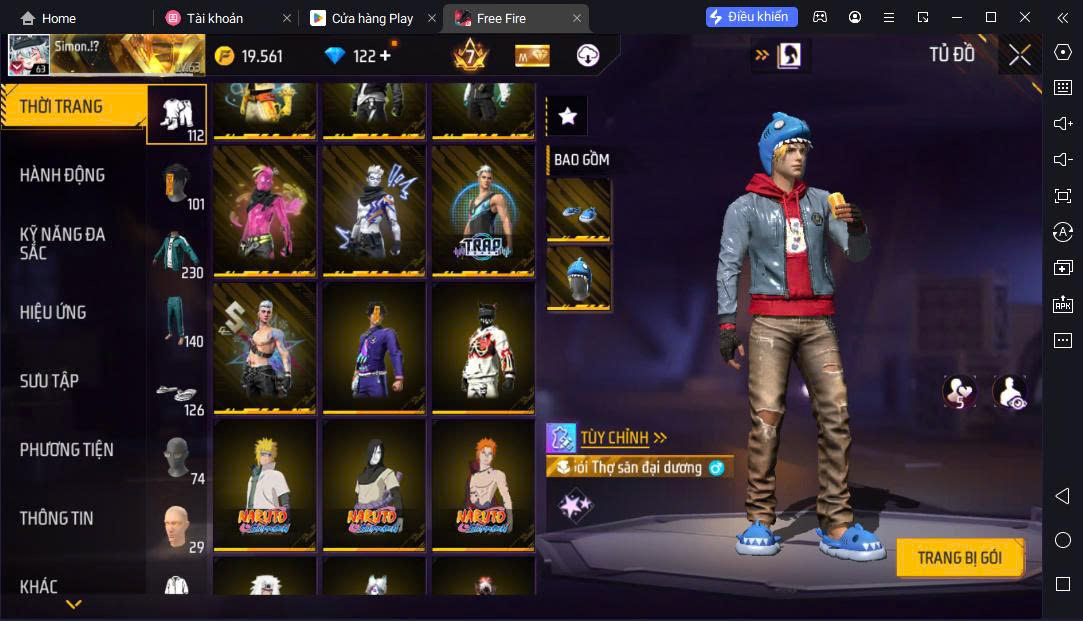Toggle the star favorite button
The height and width of the screenshot is (621, 1083).
click(x=568, y=116)
